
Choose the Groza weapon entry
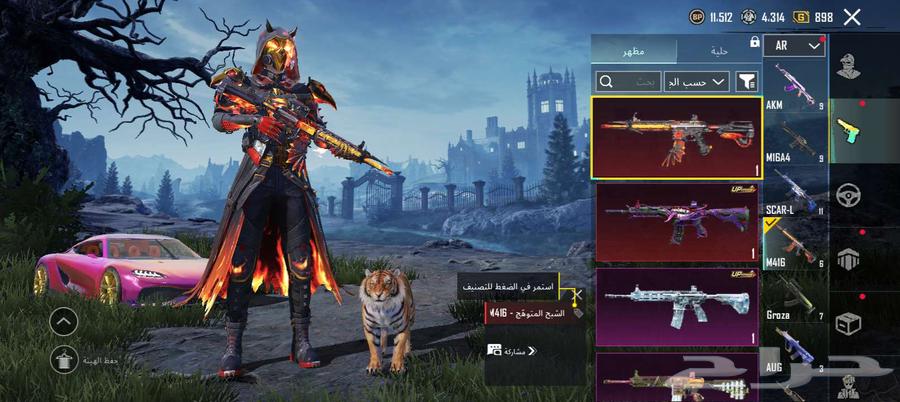(795, 298)
